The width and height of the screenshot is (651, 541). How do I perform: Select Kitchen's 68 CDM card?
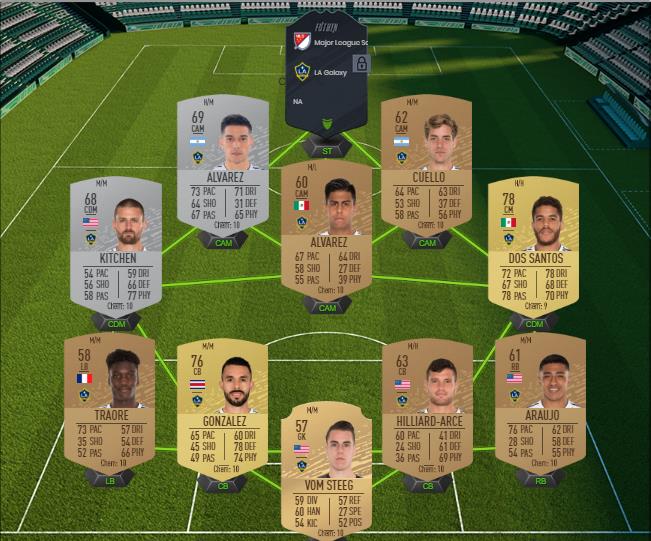pyautogui.click(x=117, y=246)
